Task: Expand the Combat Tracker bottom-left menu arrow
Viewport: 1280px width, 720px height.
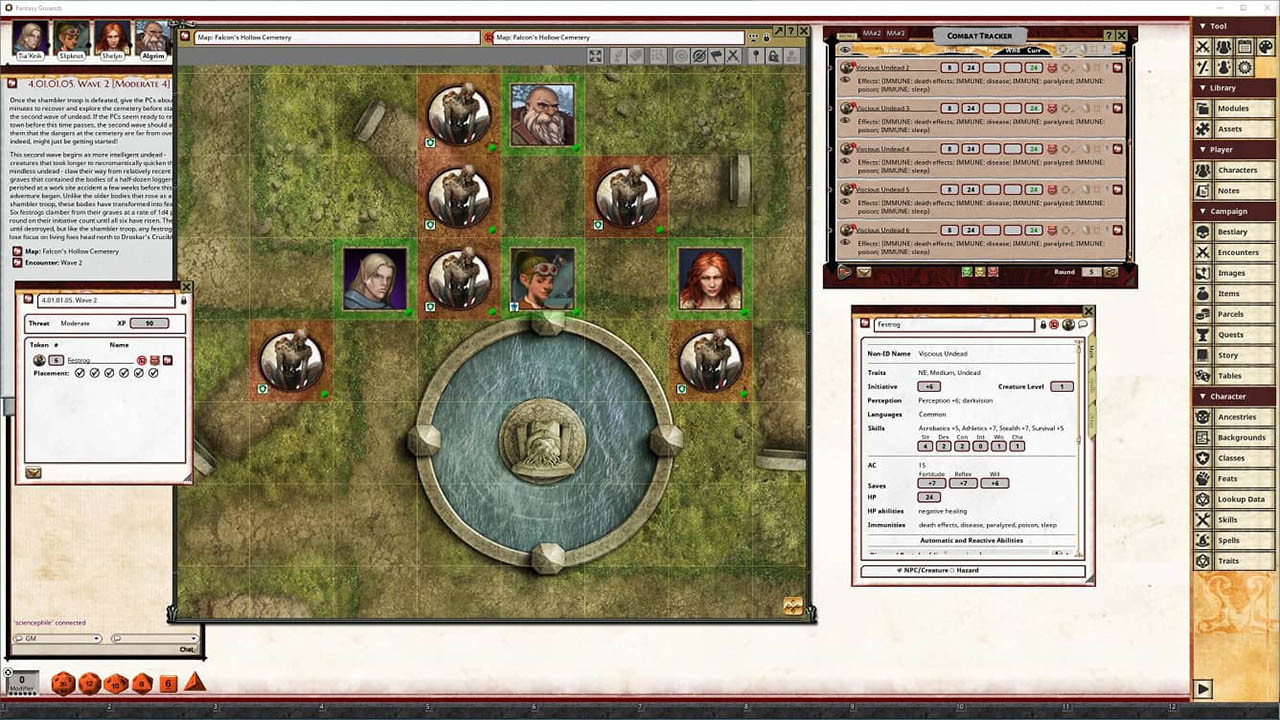Action: [x=844, y=271]
